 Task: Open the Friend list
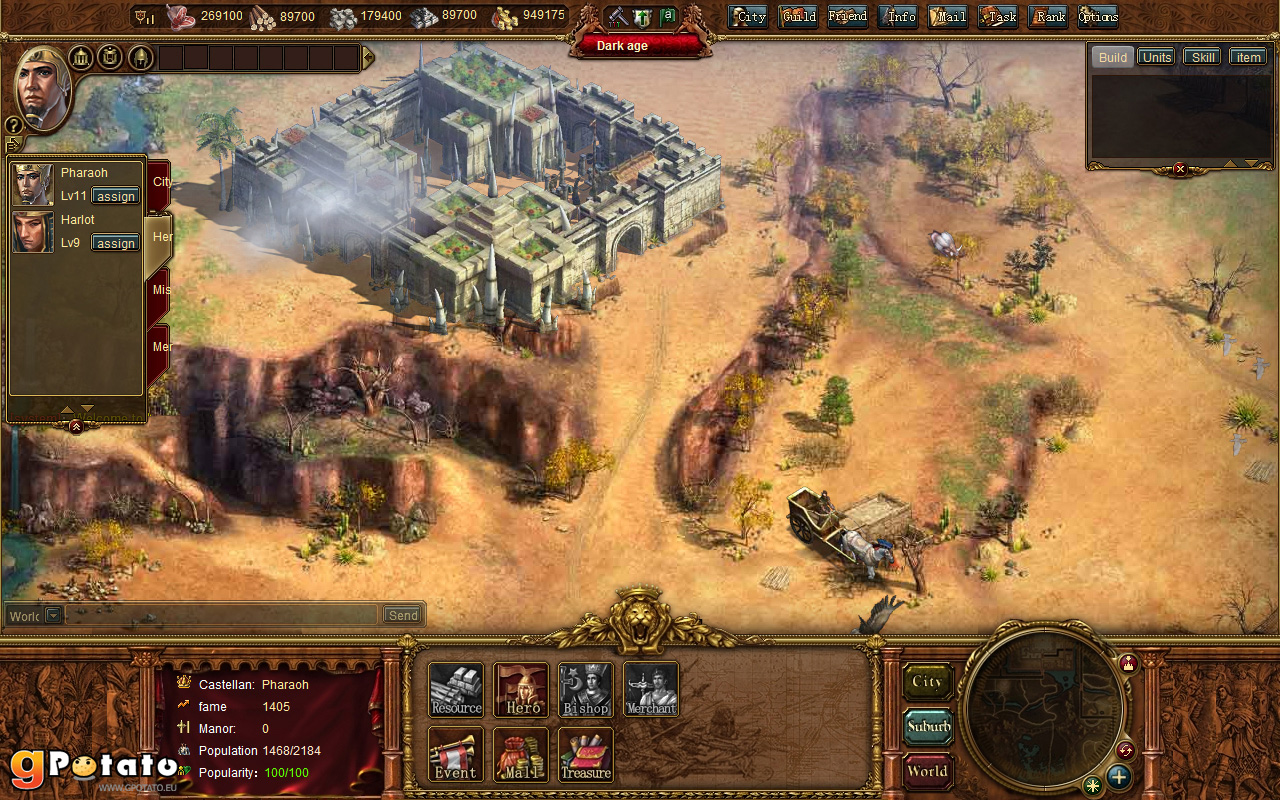[x=847, y=16]
